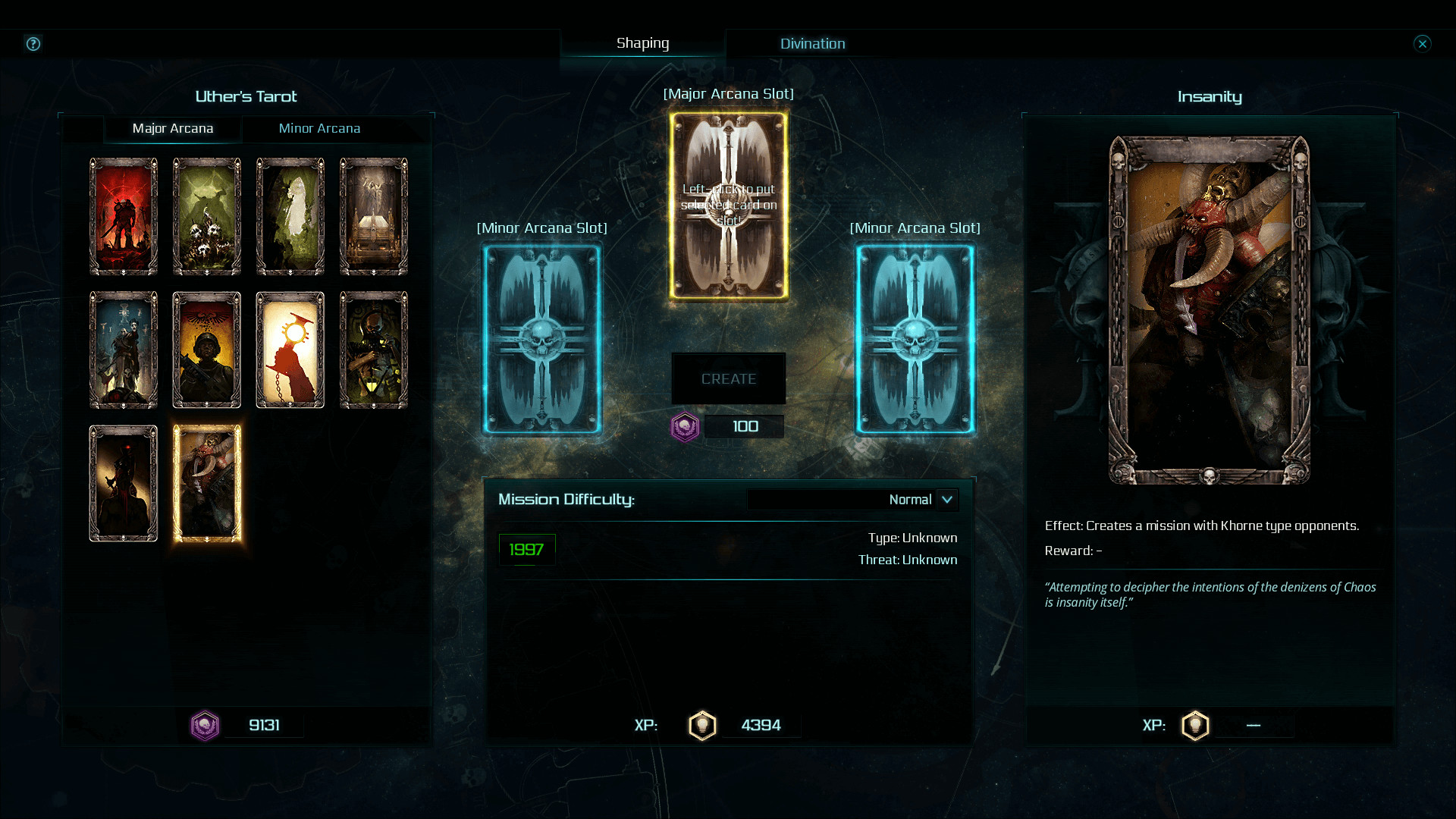Click the CREATE mission button
Image resolution: width=1456 pixels, height=819 pixels.
[728, 378]
